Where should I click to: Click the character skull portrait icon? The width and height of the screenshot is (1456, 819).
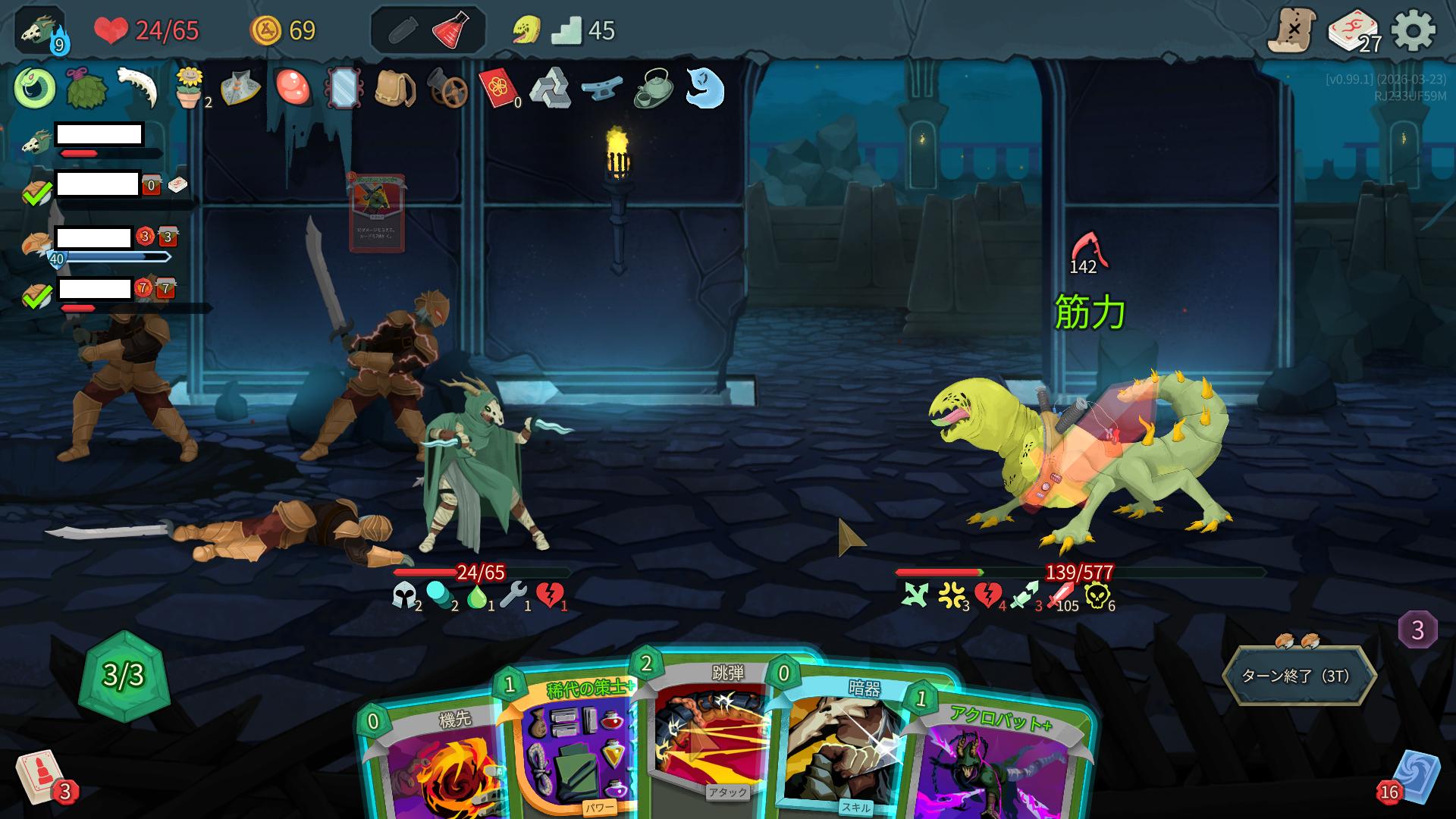coord(38,30)
